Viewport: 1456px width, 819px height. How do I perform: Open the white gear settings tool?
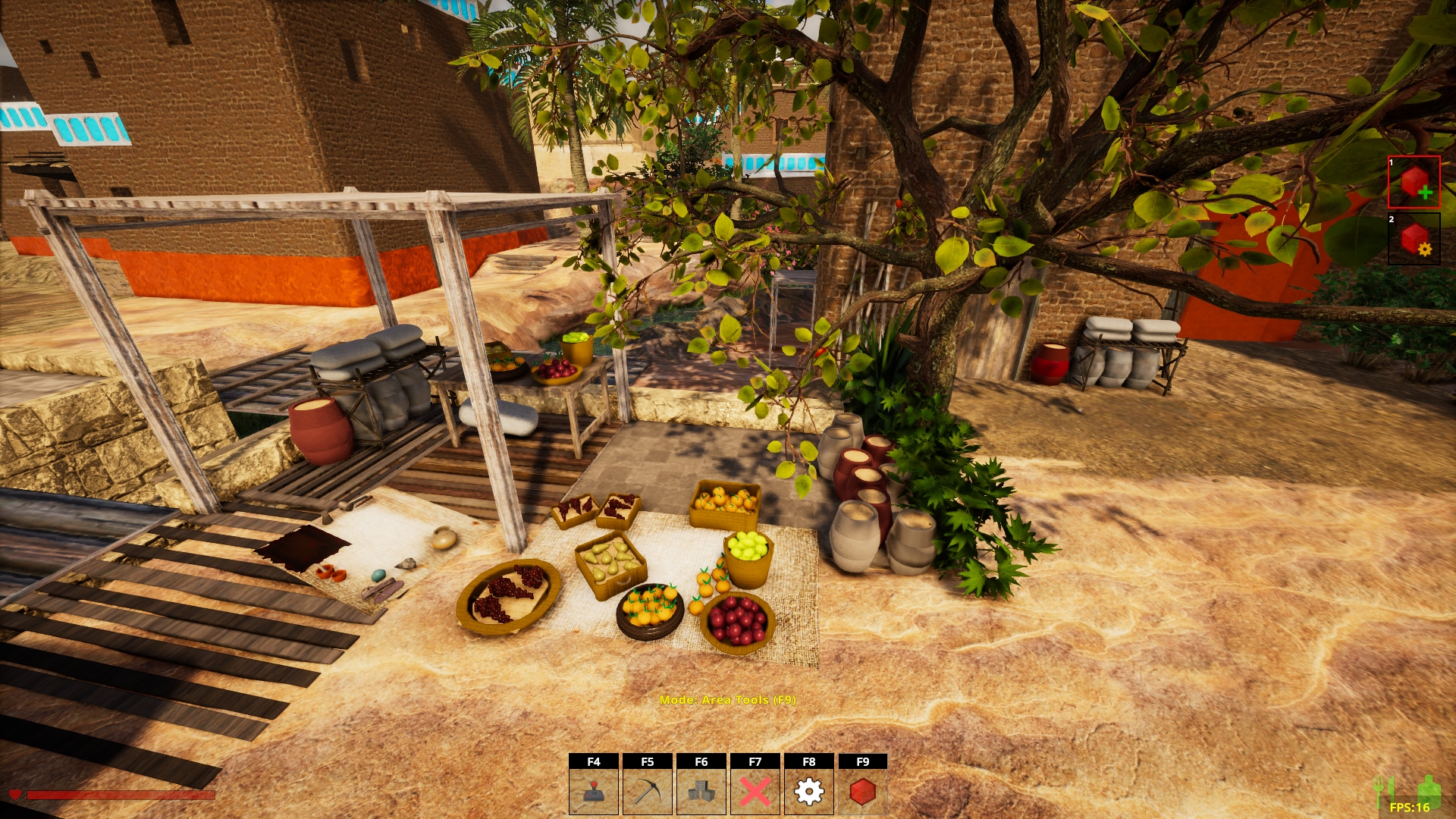(809, 791)
